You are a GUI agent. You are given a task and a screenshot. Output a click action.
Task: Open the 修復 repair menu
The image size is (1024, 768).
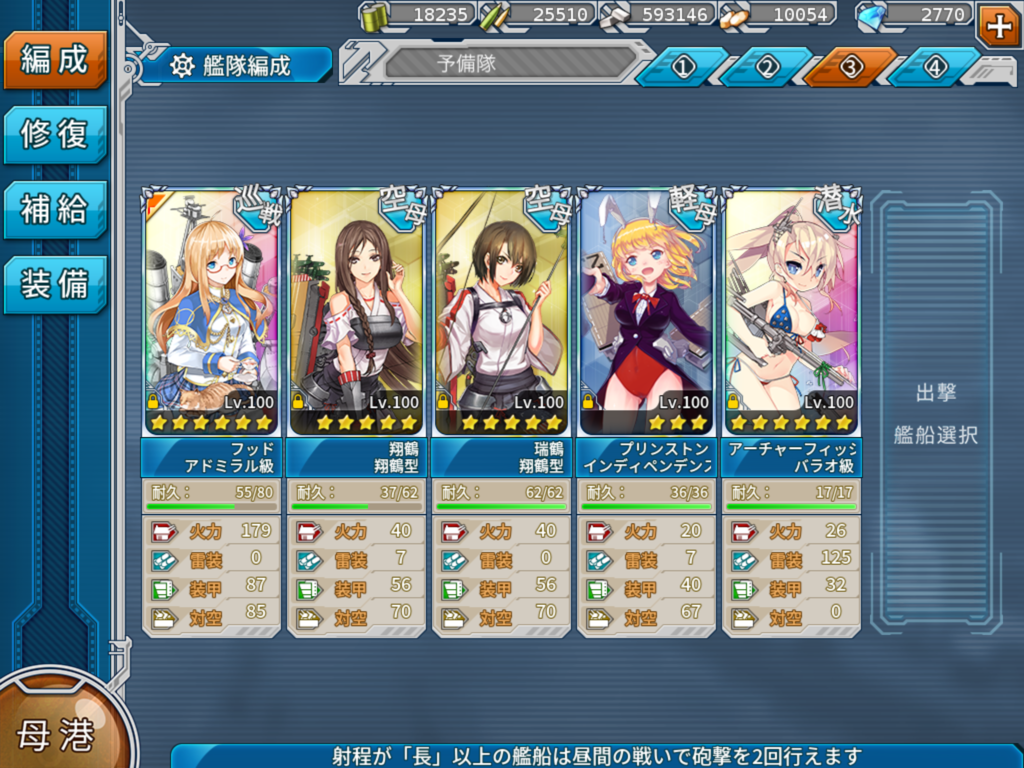coord(55,134)
